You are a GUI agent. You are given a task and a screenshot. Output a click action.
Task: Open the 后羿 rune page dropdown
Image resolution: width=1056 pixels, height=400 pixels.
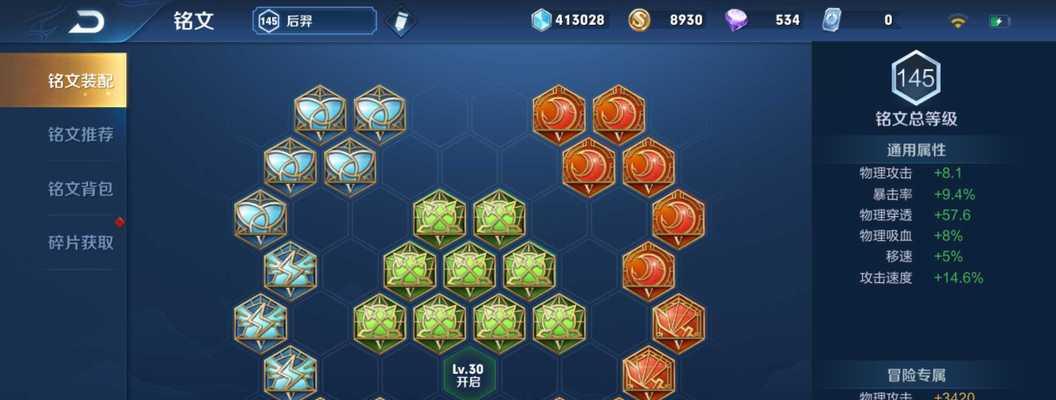pos(314,21)
